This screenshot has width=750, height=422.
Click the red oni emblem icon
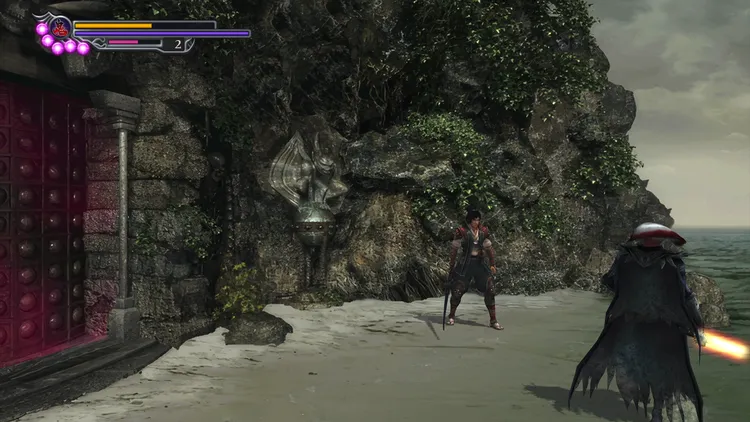pos(60,27)
